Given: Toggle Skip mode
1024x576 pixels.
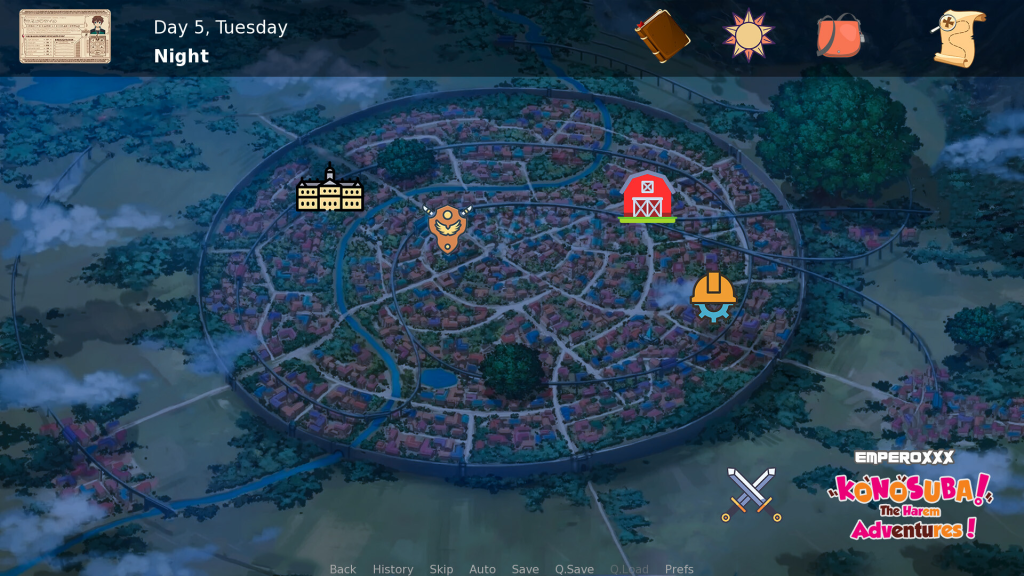Looking at the screenshot, I should click(441, 569).
